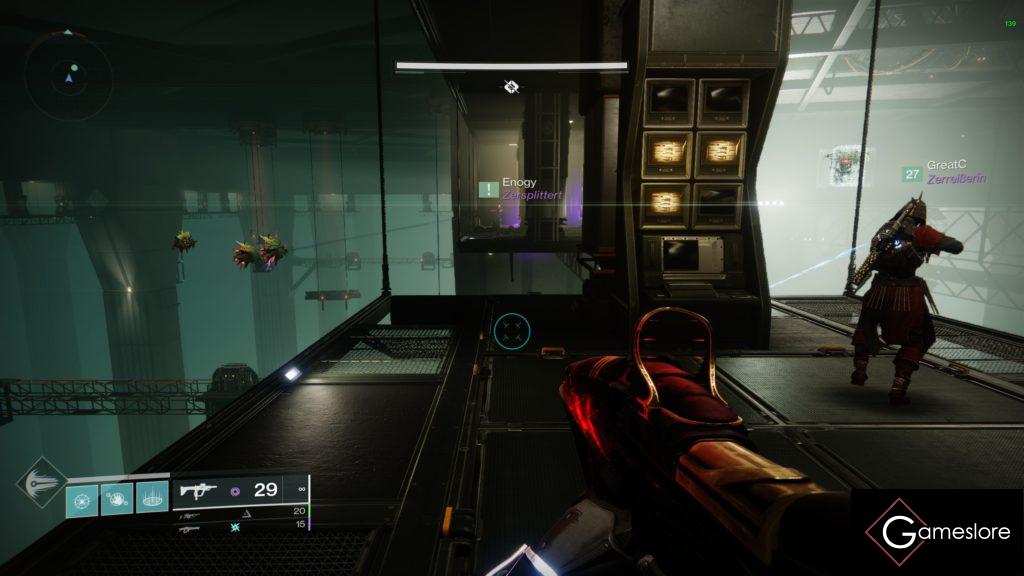
Task: Switch to the second weapon with 20 ammo
Action: pos(240,511)
